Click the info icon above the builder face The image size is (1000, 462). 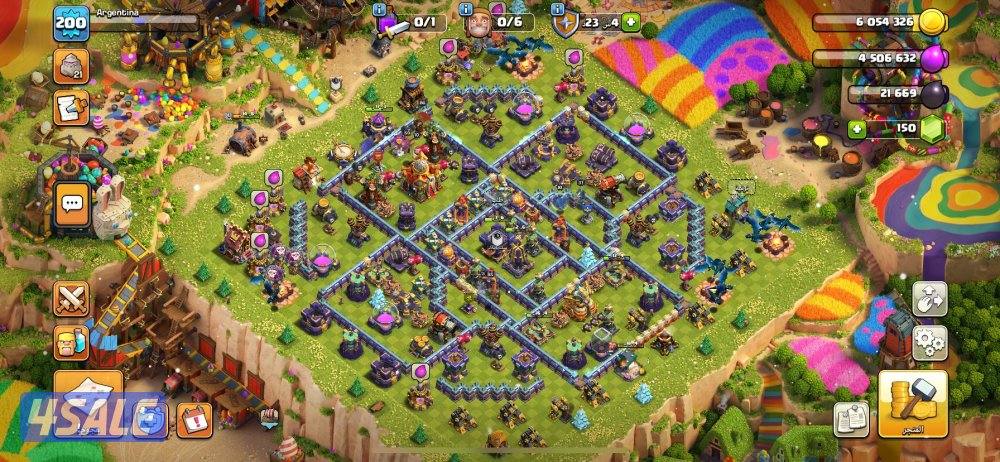coord(468,8)
